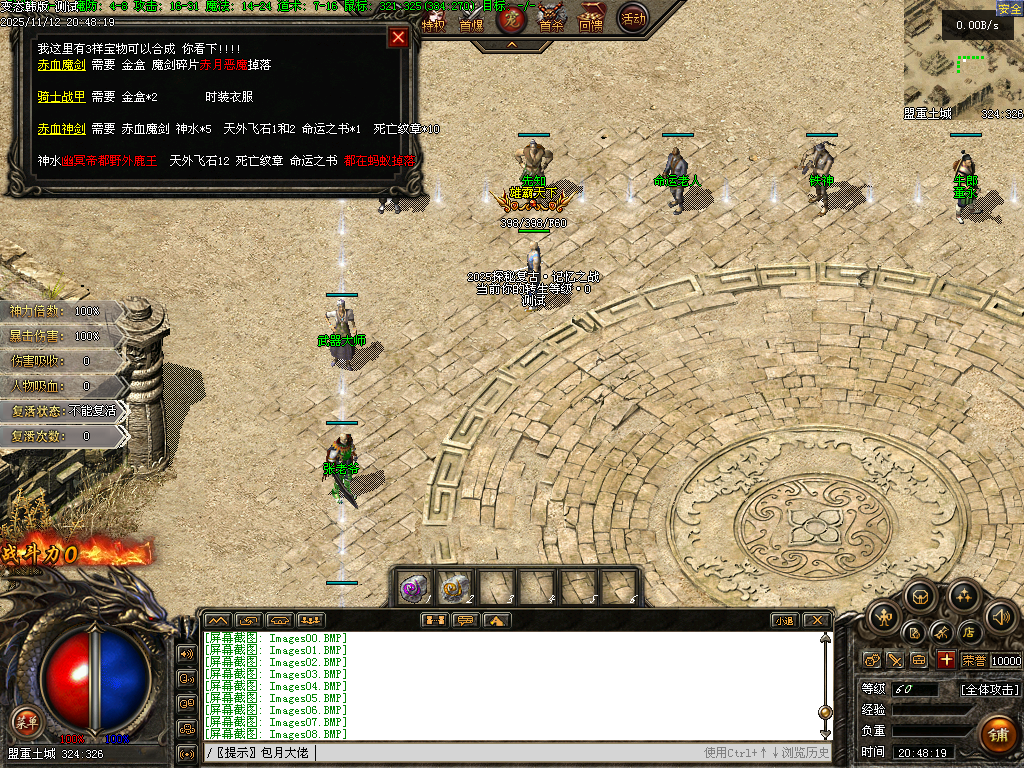The width and height of the screenshot is (1024, 768).
Task: Open the 首爆 first-drop rewards
Action: coord(471,18)
